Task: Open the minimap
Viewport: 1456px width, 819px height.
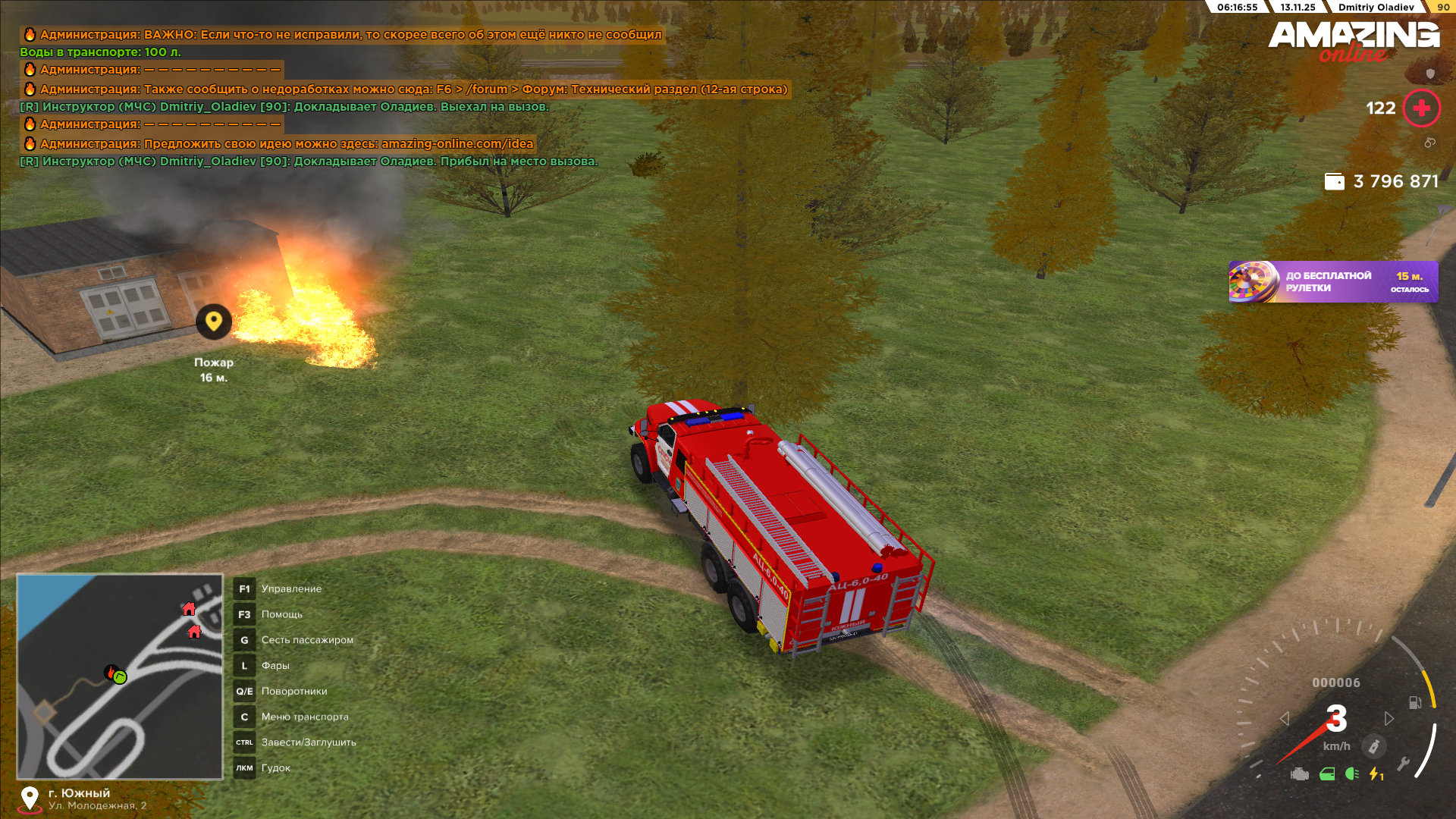Action: (x=120, y=676)
